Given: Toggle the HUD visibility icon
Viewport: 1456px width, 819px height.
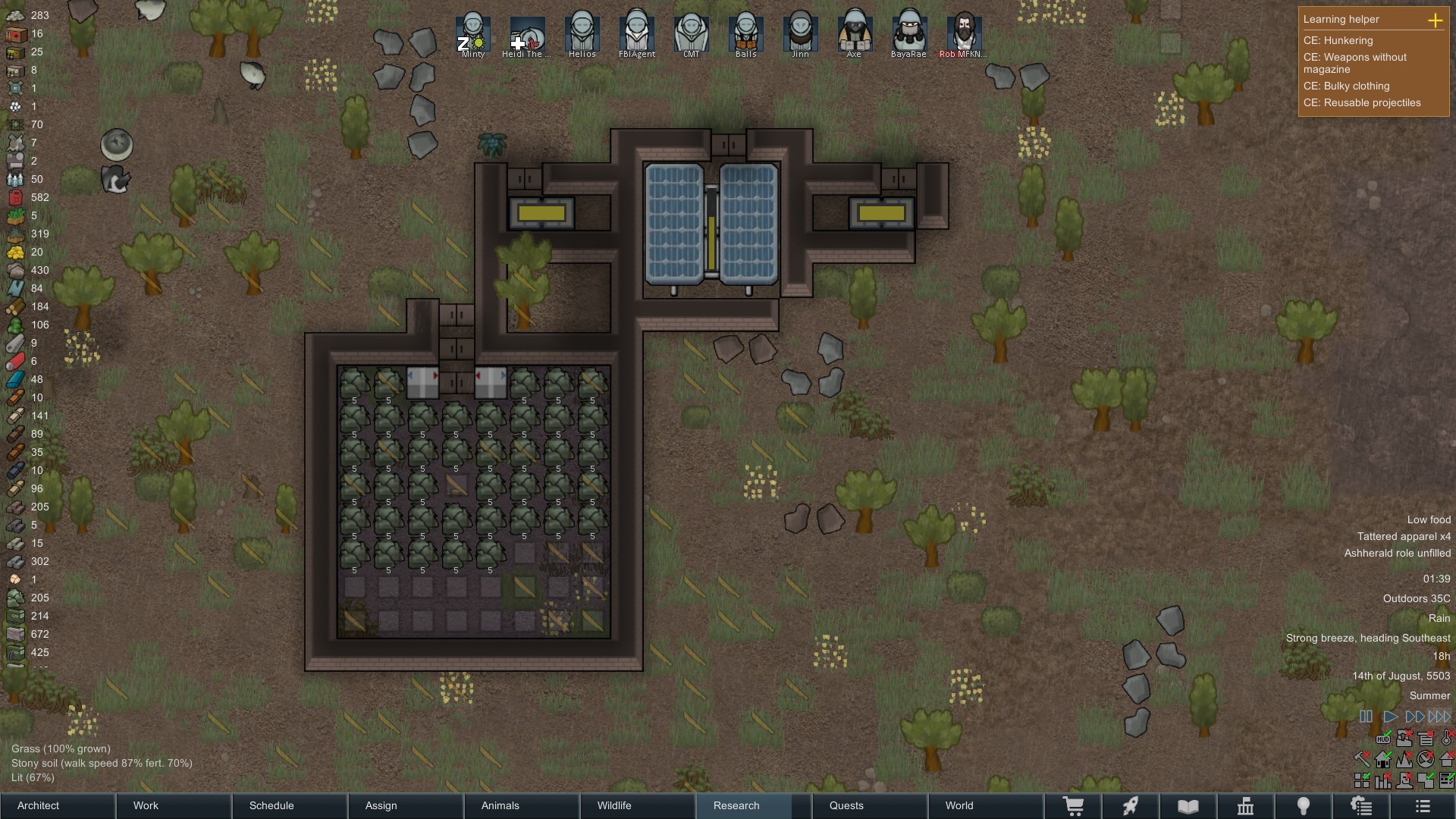Looking at the screenshot, I should [x=1383, y=739].
